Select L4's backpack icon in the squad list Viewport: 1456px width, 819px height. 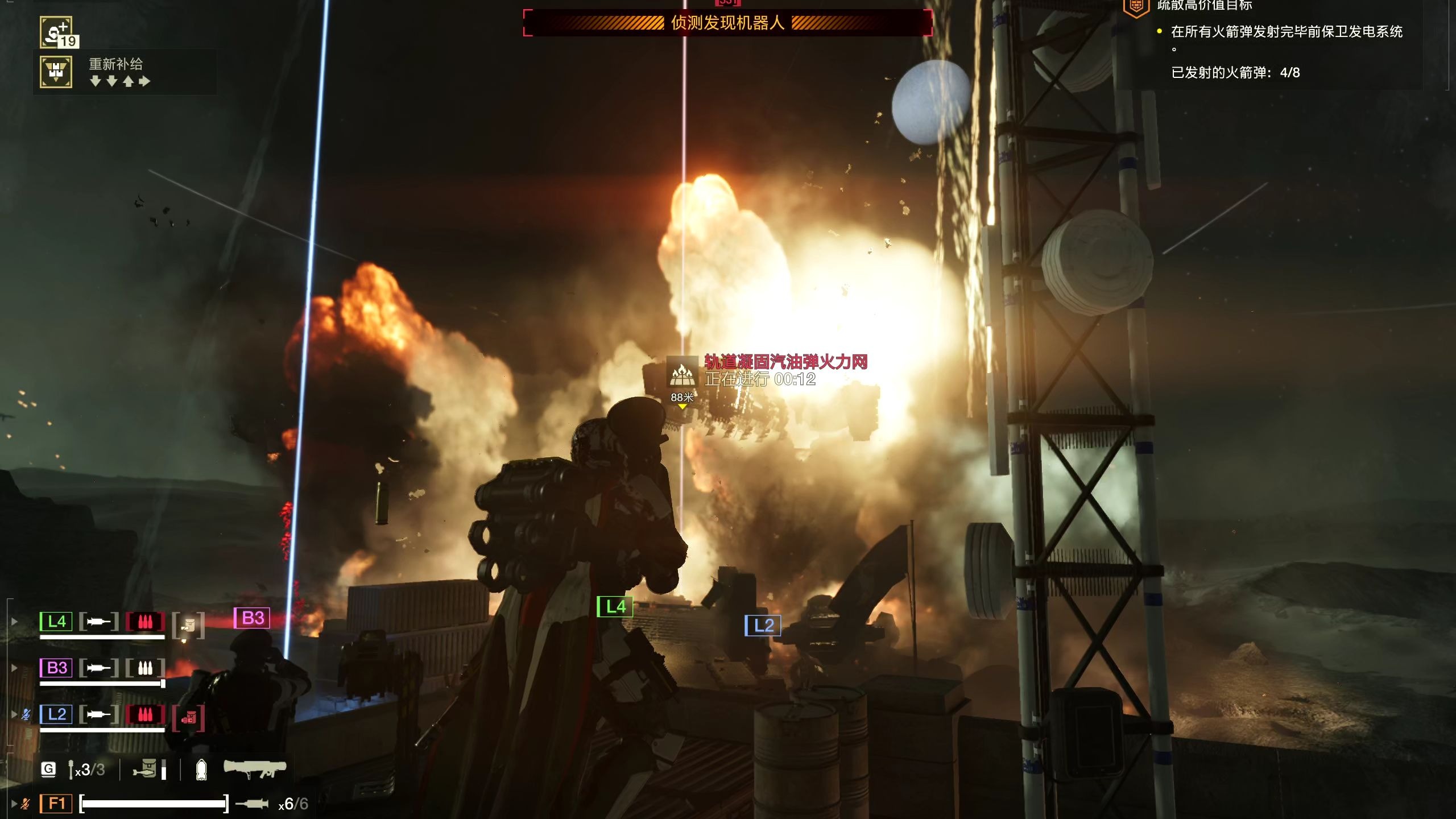tap(188, 625)
